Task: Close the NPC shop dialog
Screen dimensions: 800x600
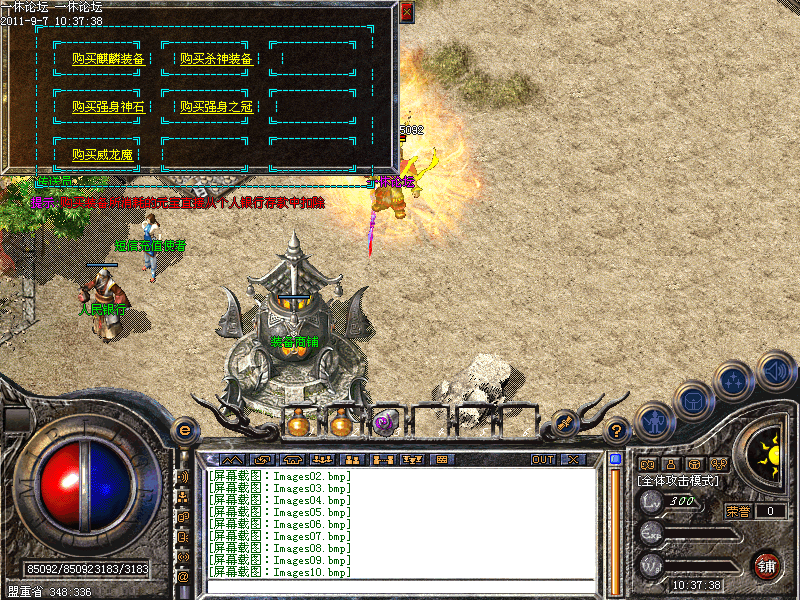Action: pos(406,13)
